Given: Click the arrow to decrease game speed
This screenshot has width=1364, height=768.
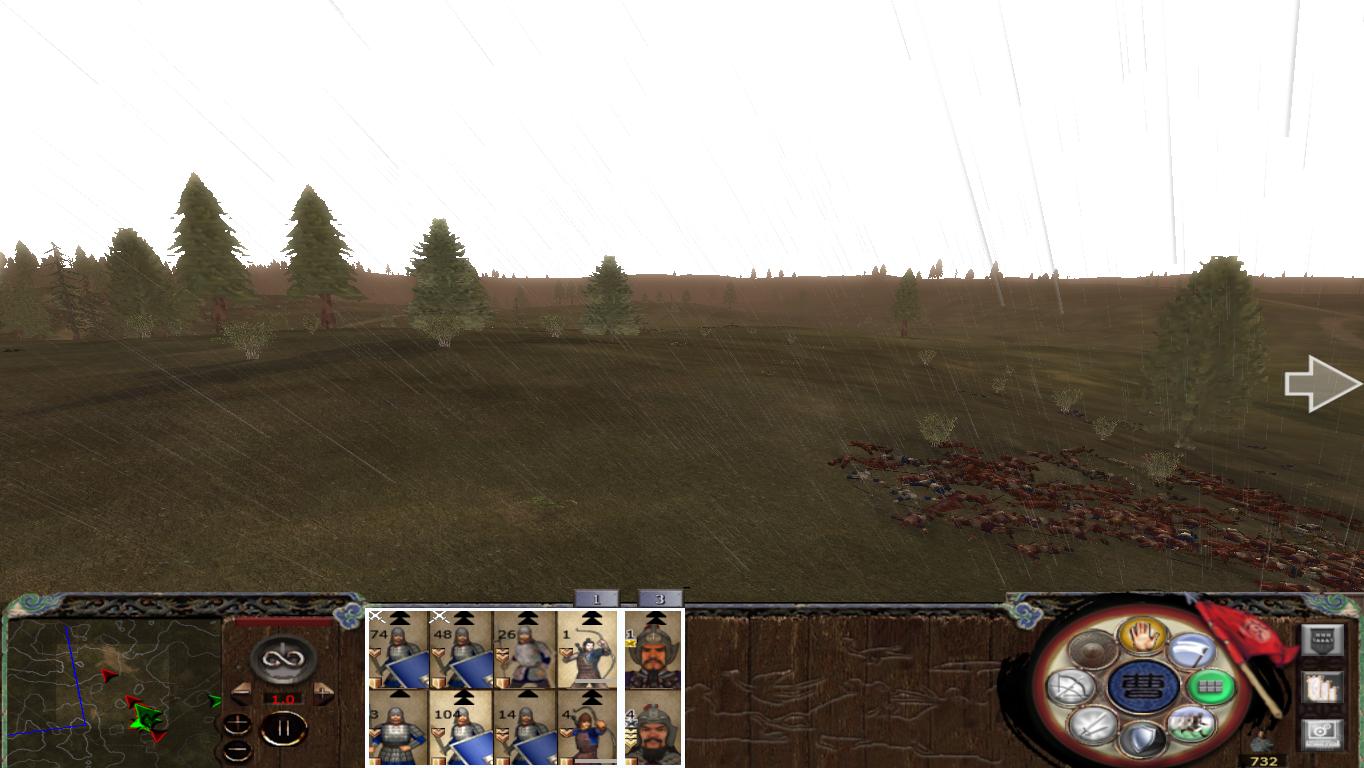Looking at the screenshot, I should [240, 694].
